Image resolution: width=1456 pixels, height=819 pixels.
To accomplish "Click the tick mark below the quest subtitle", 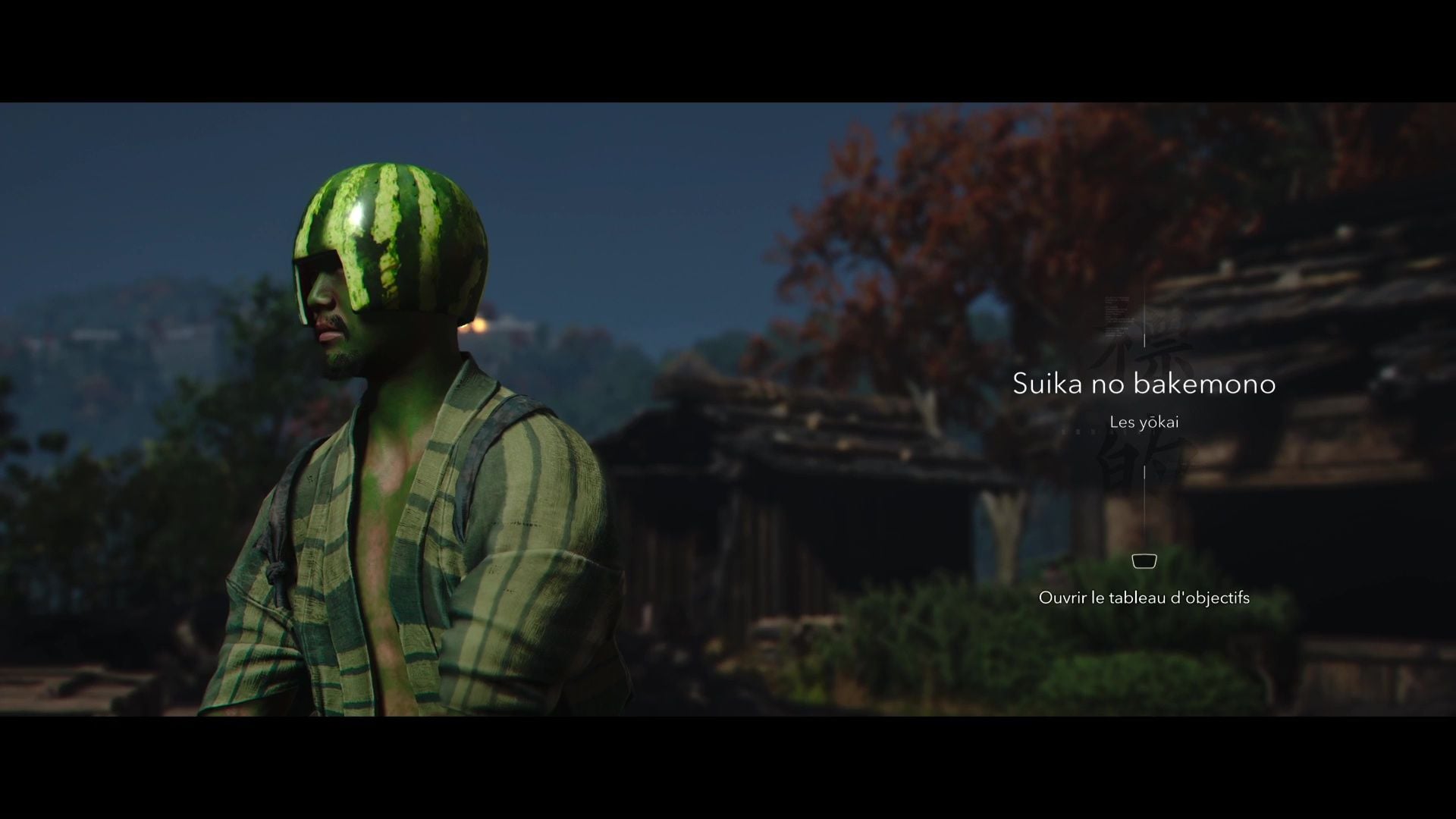I will pyautogui.click(x=1144, y=472).
